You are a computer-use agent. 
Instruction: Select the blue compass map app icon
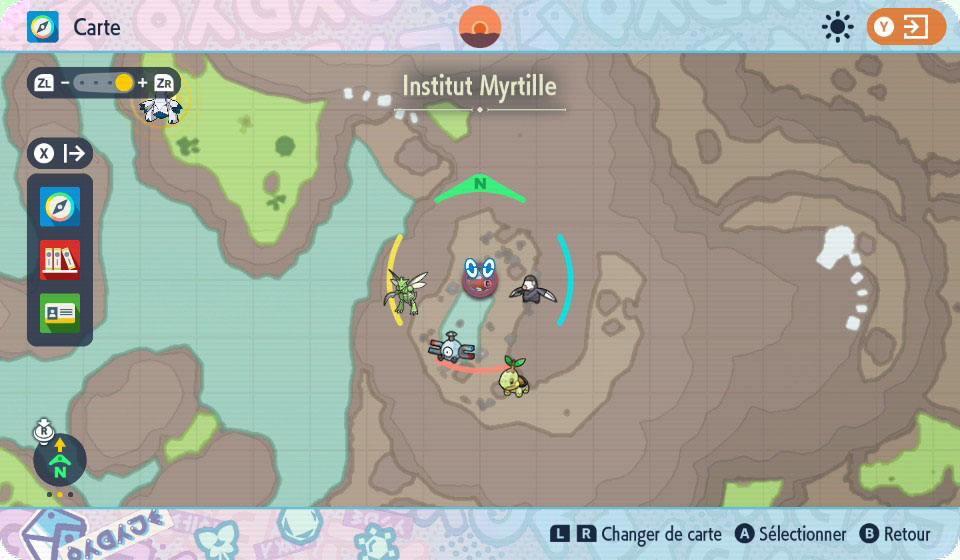(x=60, y=207)
